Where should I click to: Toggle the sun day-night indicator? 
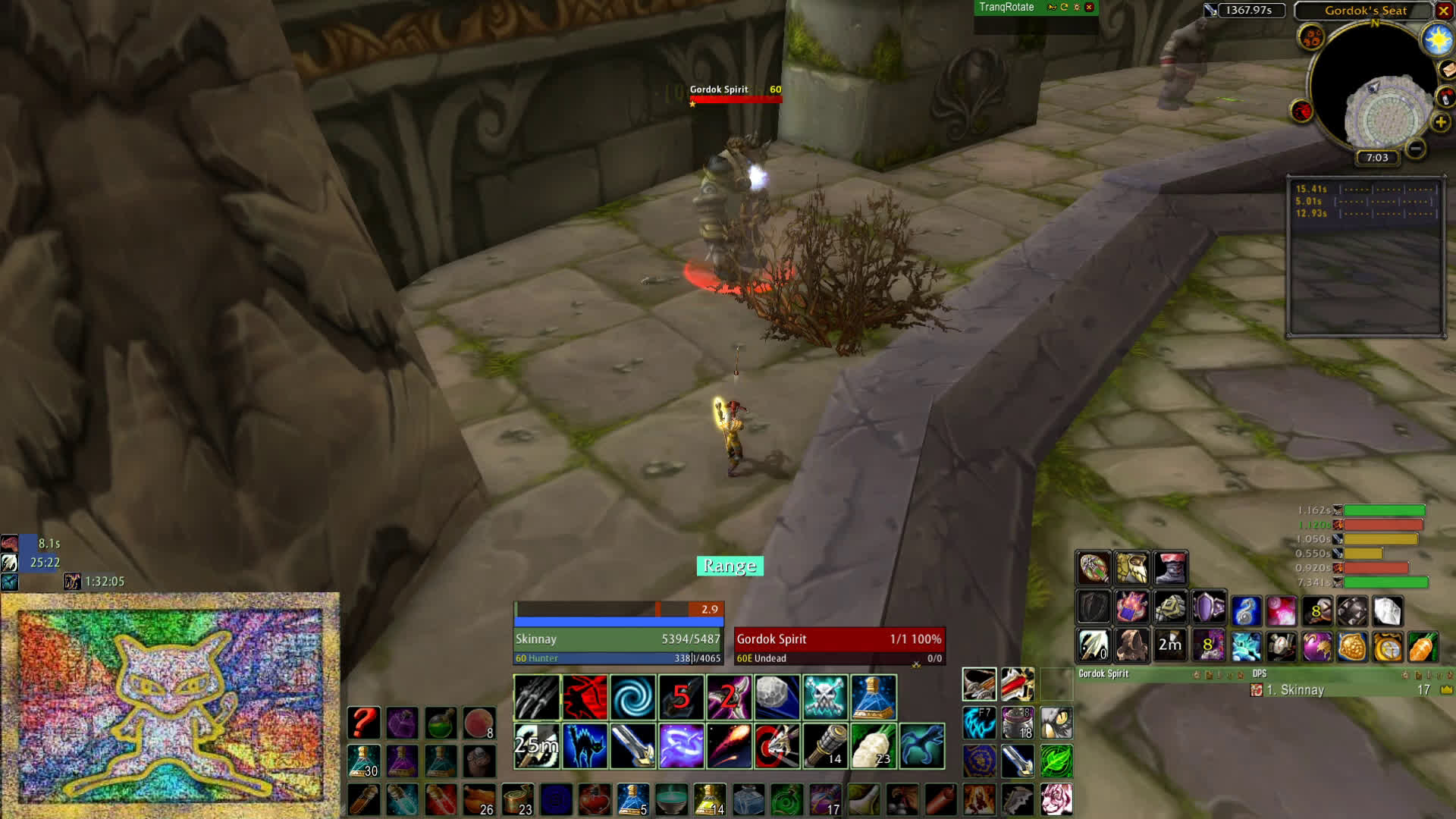click(x=1437, y=39)
